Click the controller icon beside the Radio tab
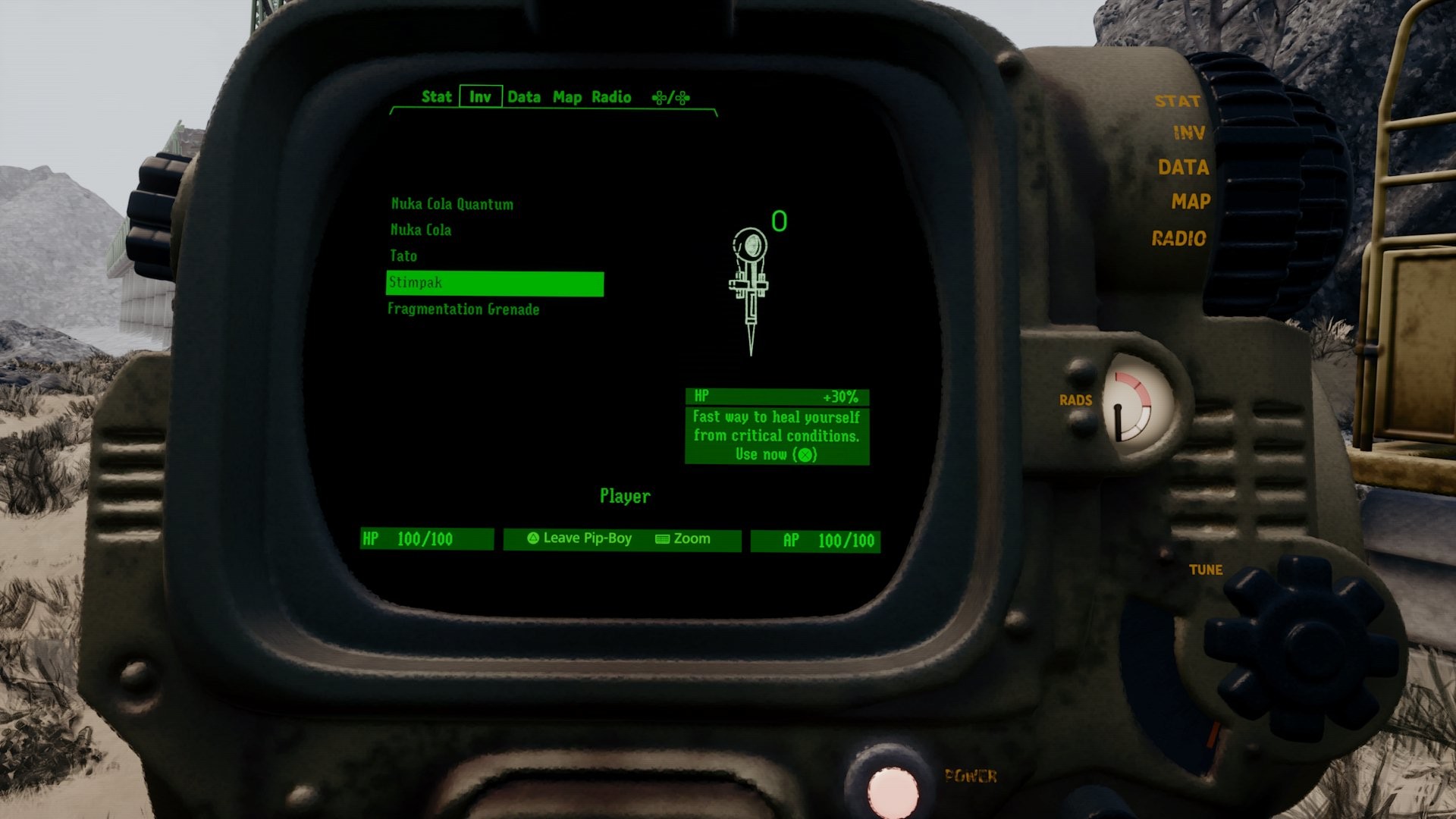Viewport: 1456px width, 819px height. point(670,97)
